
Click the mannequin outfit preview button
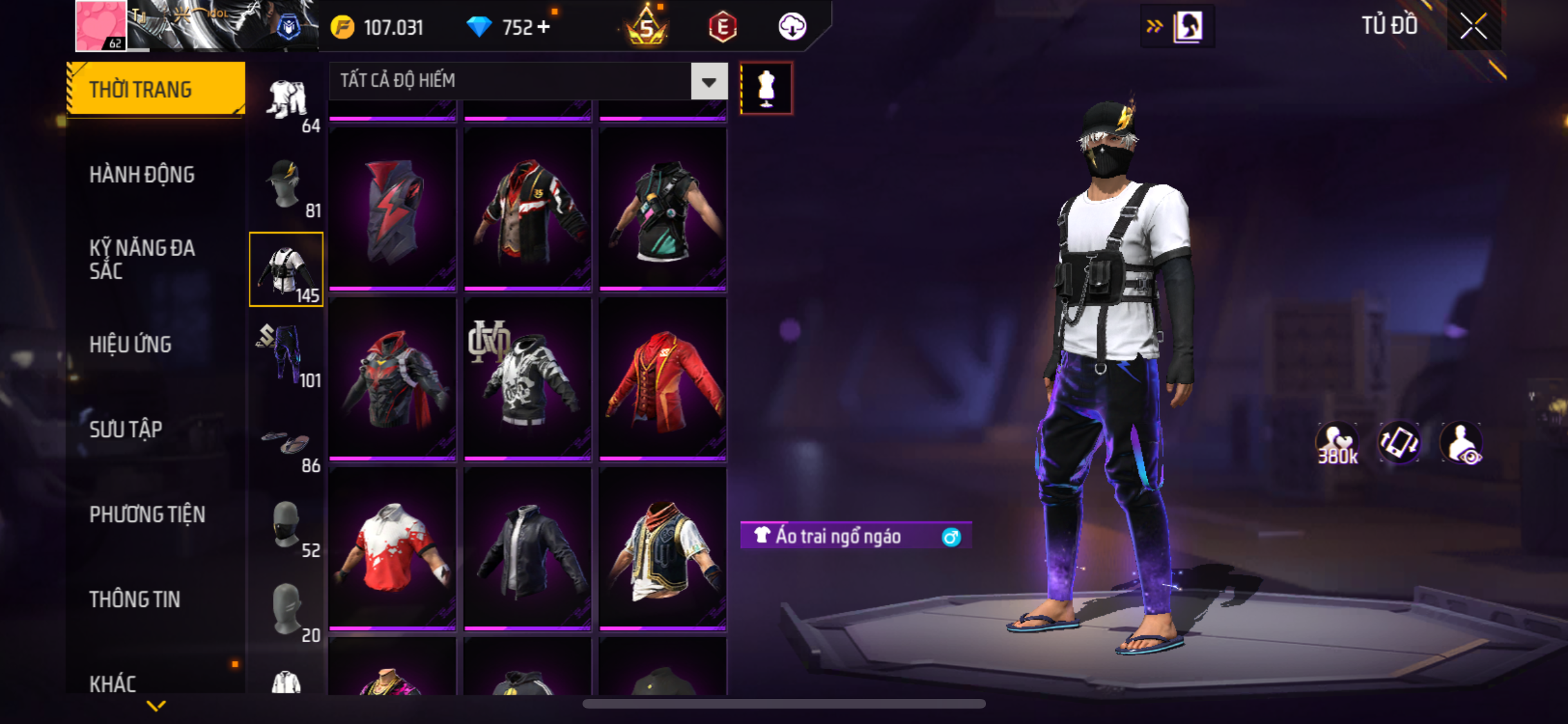766,88
